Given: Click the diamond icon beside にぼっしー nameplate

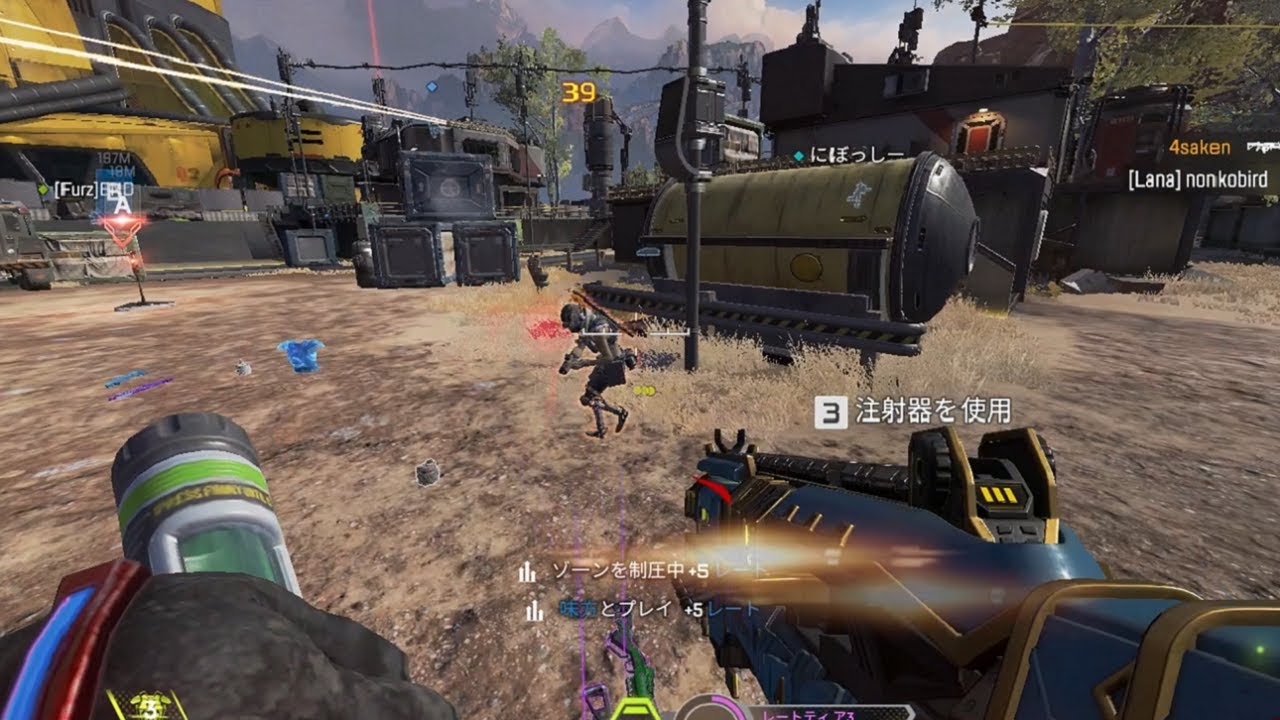Looking at the screenshot, I should point(800,156).
